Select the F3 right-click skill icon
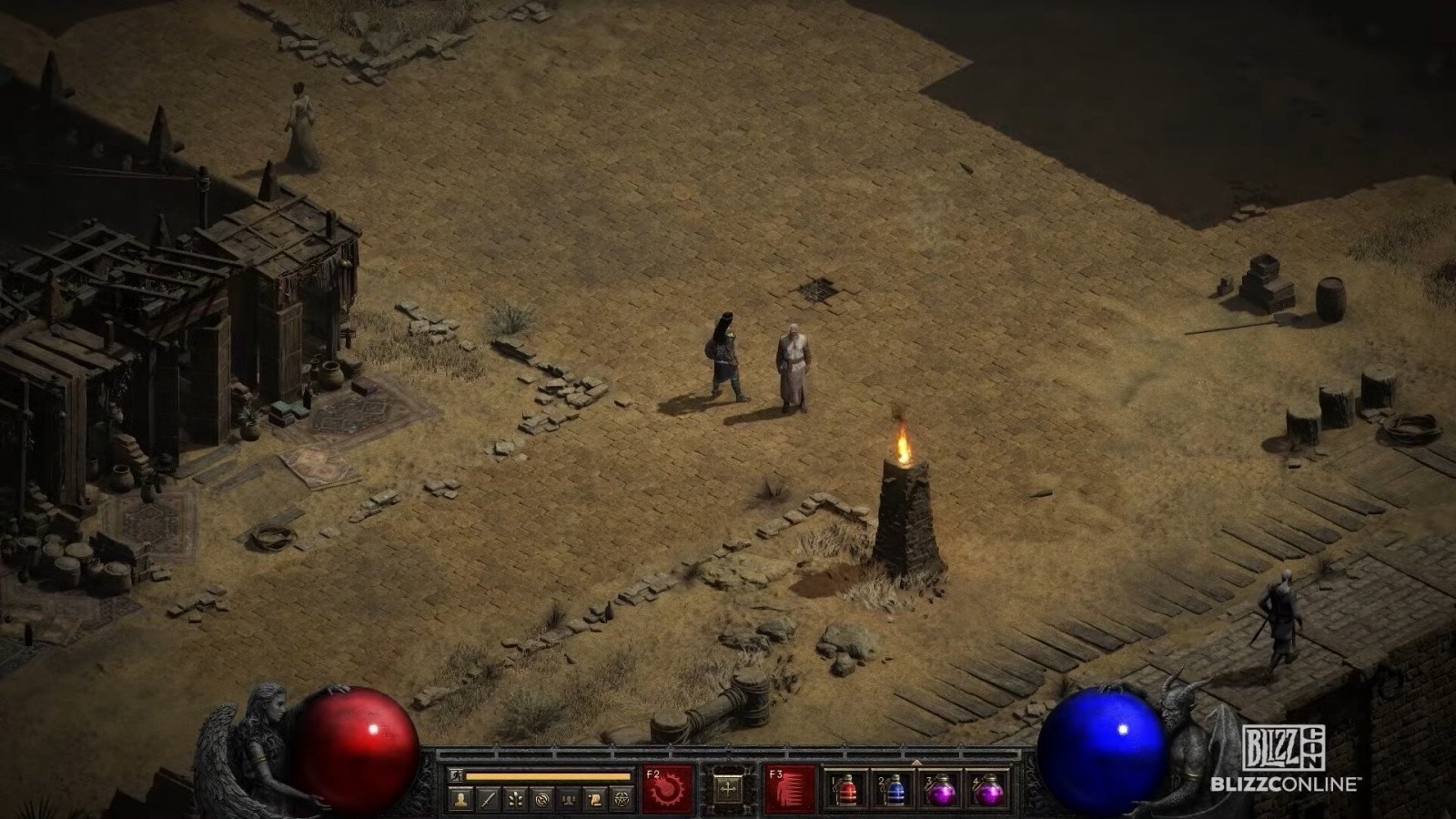The image size is (1456, 819). pos(790,788)
